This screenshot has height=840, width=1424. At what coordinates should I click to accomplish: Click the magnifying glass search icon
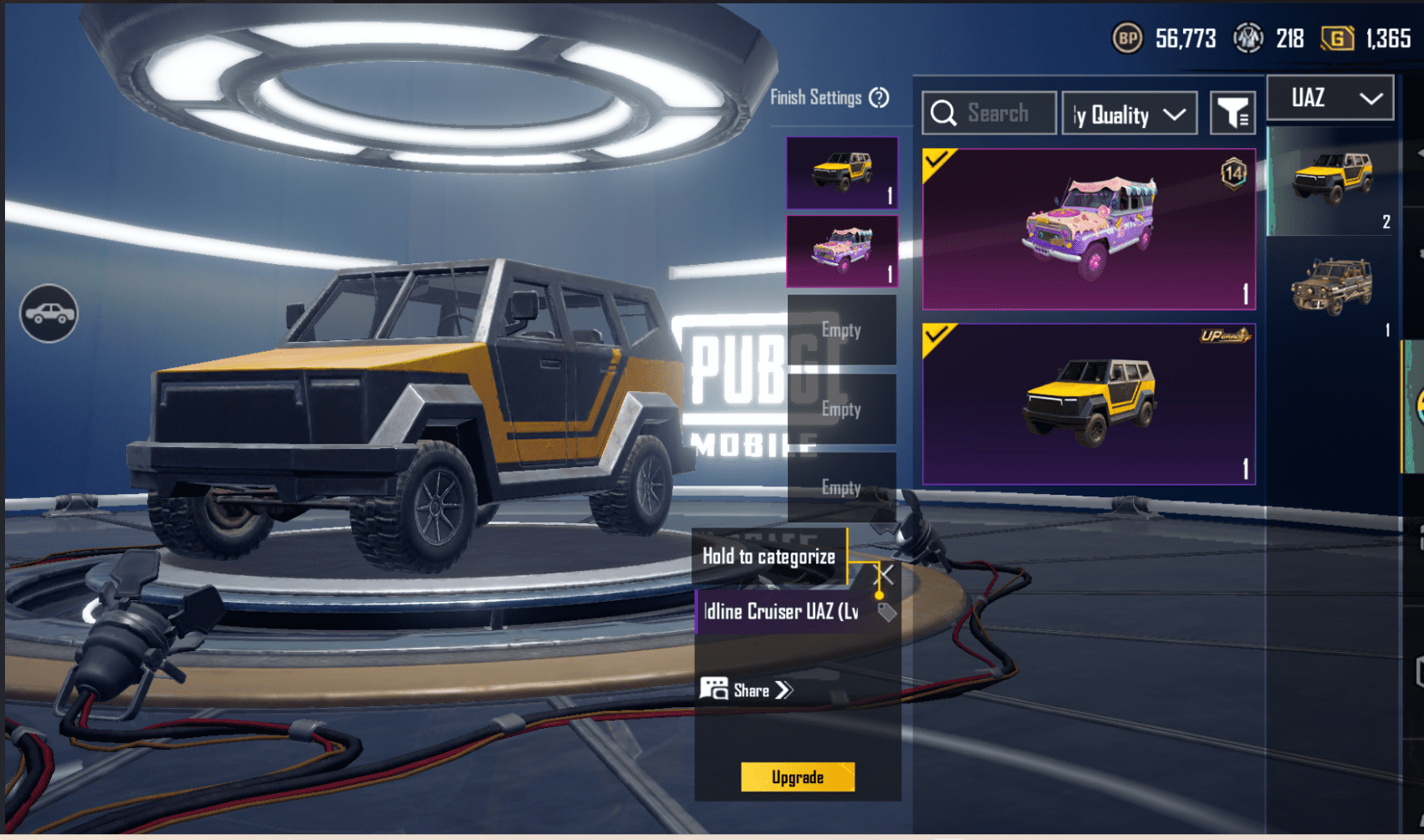tap(944, 113)
